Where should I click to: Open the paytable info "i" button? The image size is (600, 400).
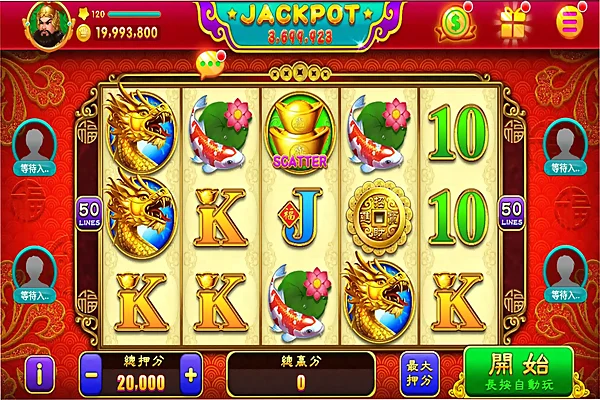(37, 374)
